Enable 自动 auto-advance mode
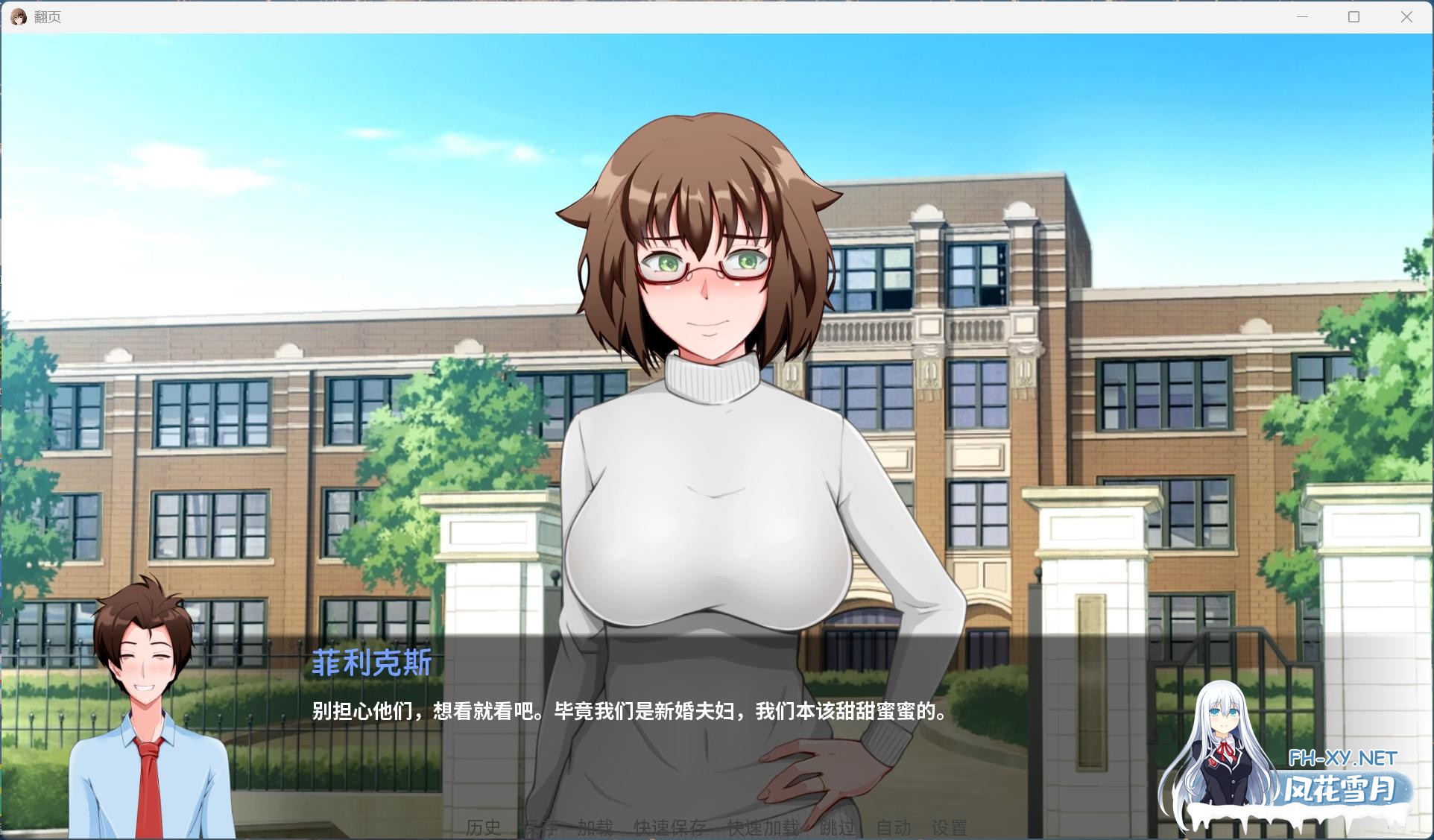Screen dimensions: 1434x840 [x=894, y=827]
